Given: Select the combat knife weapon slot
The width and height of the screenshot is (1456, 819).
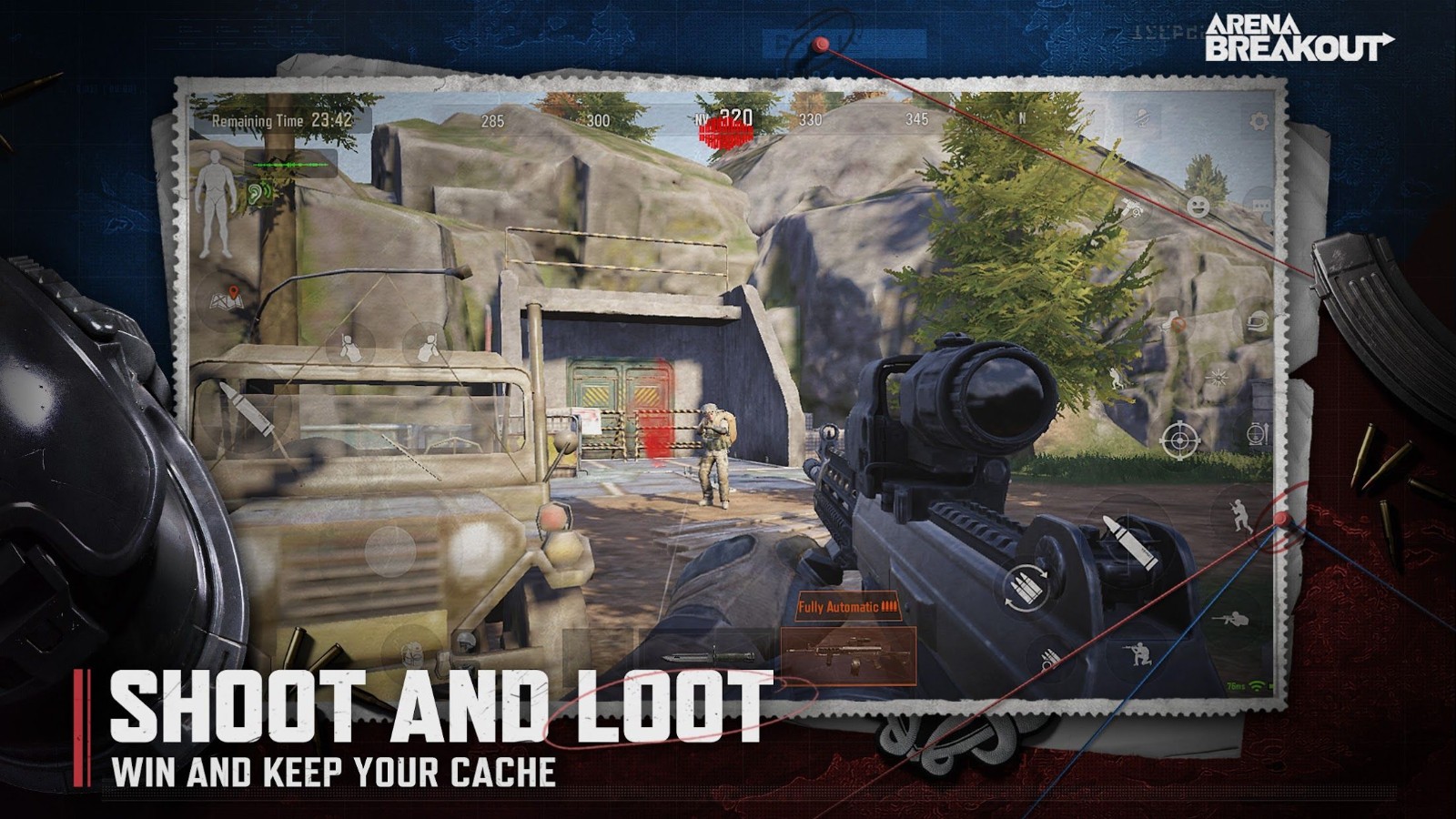Looking at the screenshot, I should coord(708,655).
